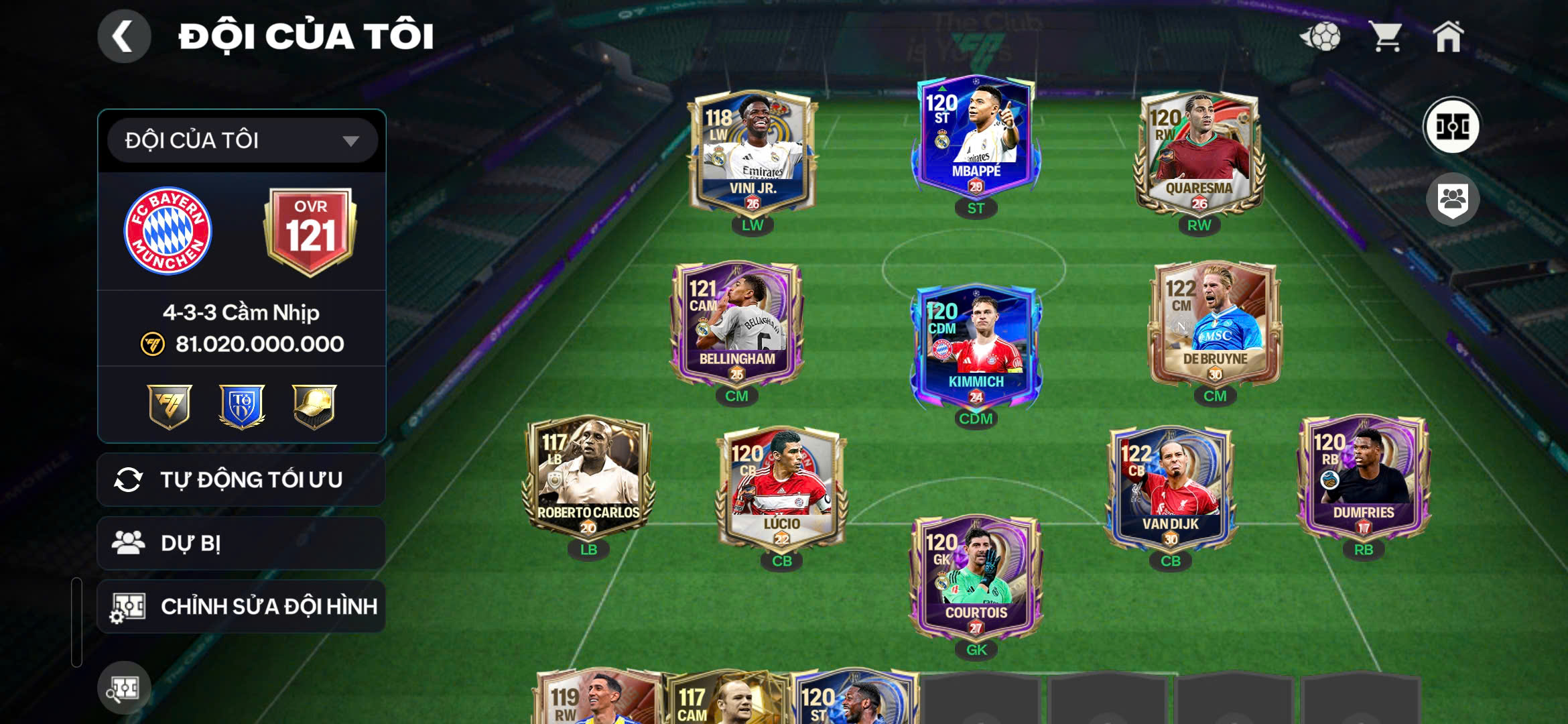The height and width of the screenshot is (724, 1568).
Task: Open the tactics board round button
Action: click(x=1452, y=126)
